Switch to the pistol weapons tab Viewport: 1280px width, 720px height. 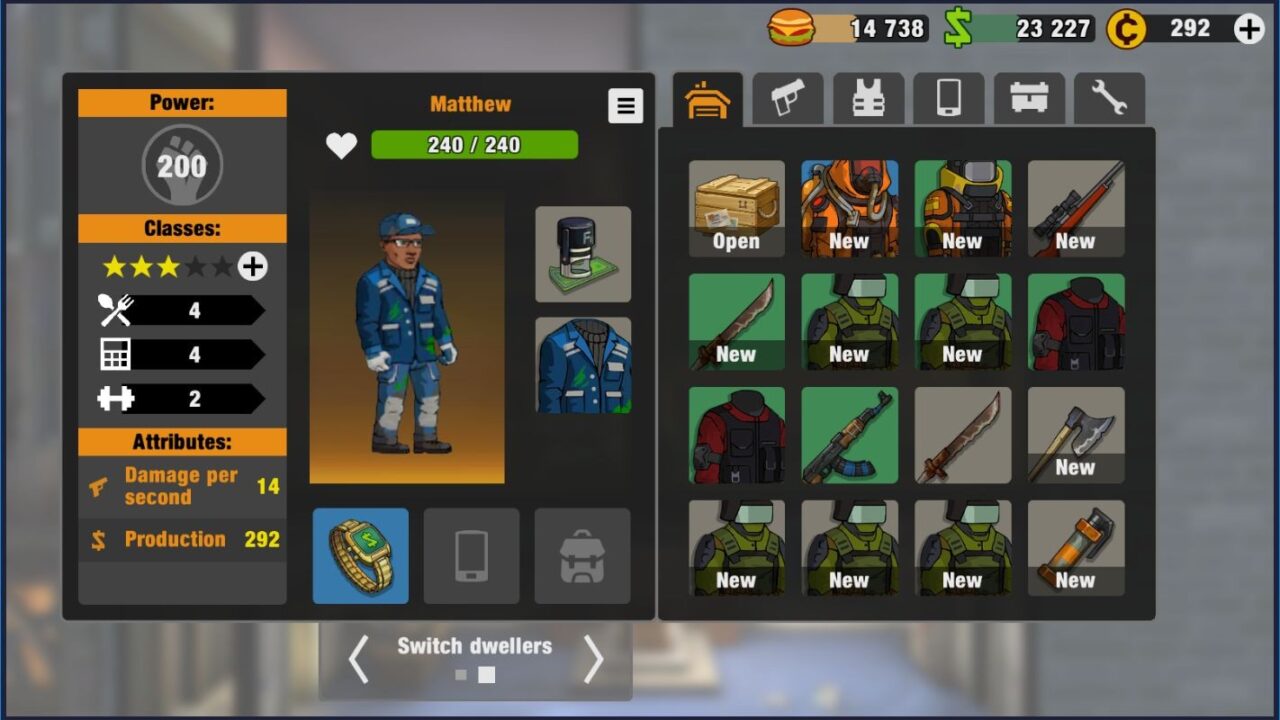788,99
